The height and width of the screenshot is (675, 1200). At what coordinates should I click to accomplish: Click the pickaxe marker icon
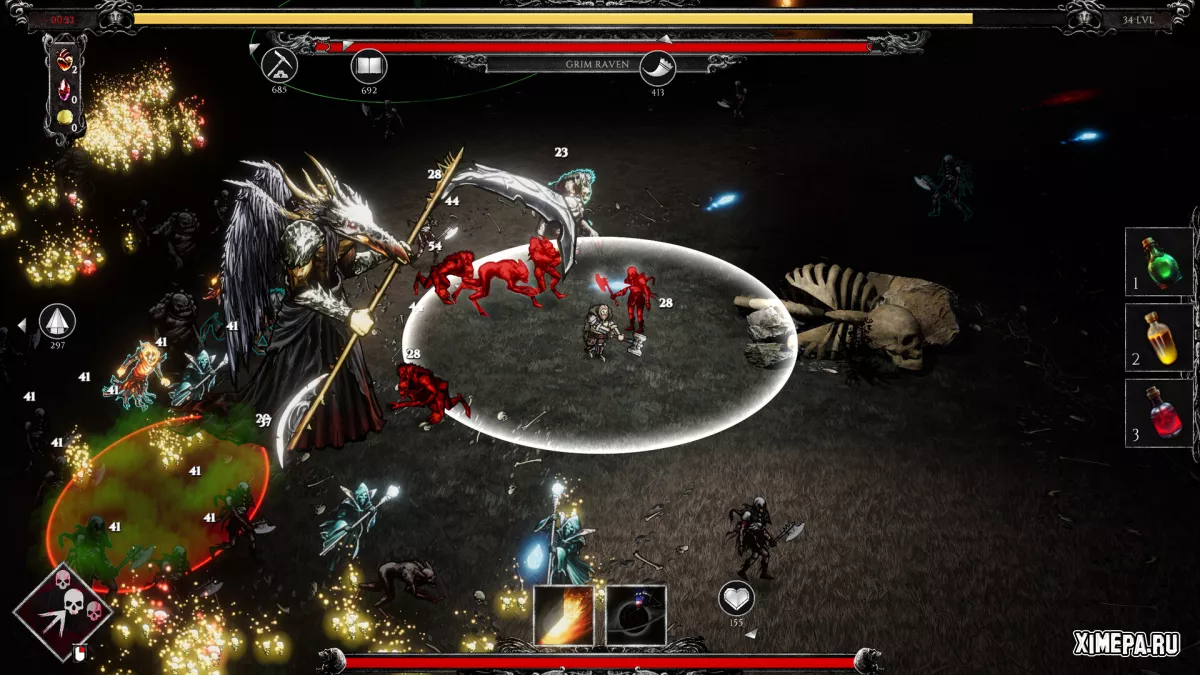(280, 66)
